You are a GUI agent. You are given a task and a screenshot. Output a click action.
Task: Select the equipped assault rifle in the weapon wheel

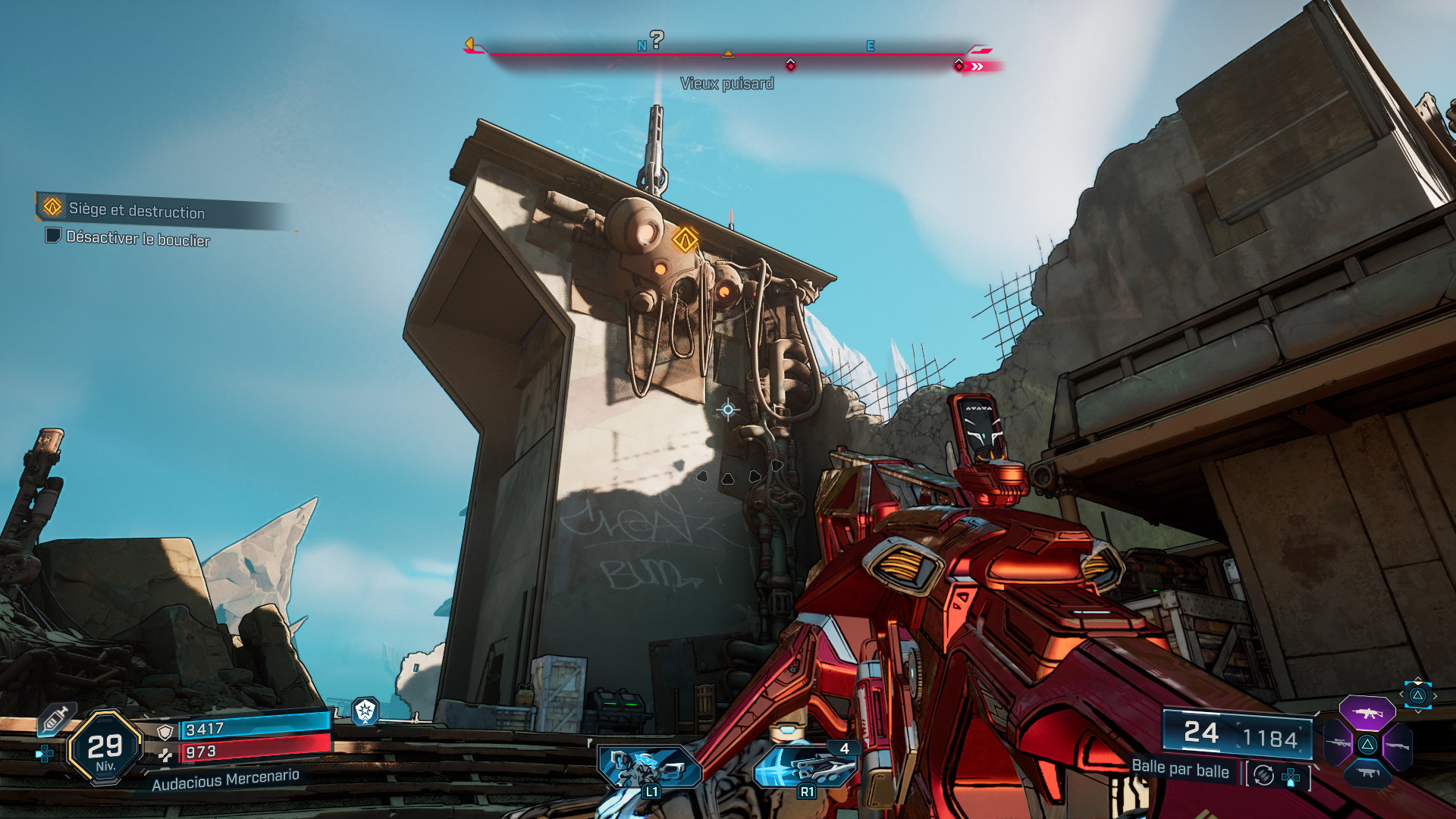[x=1367, y=713]
